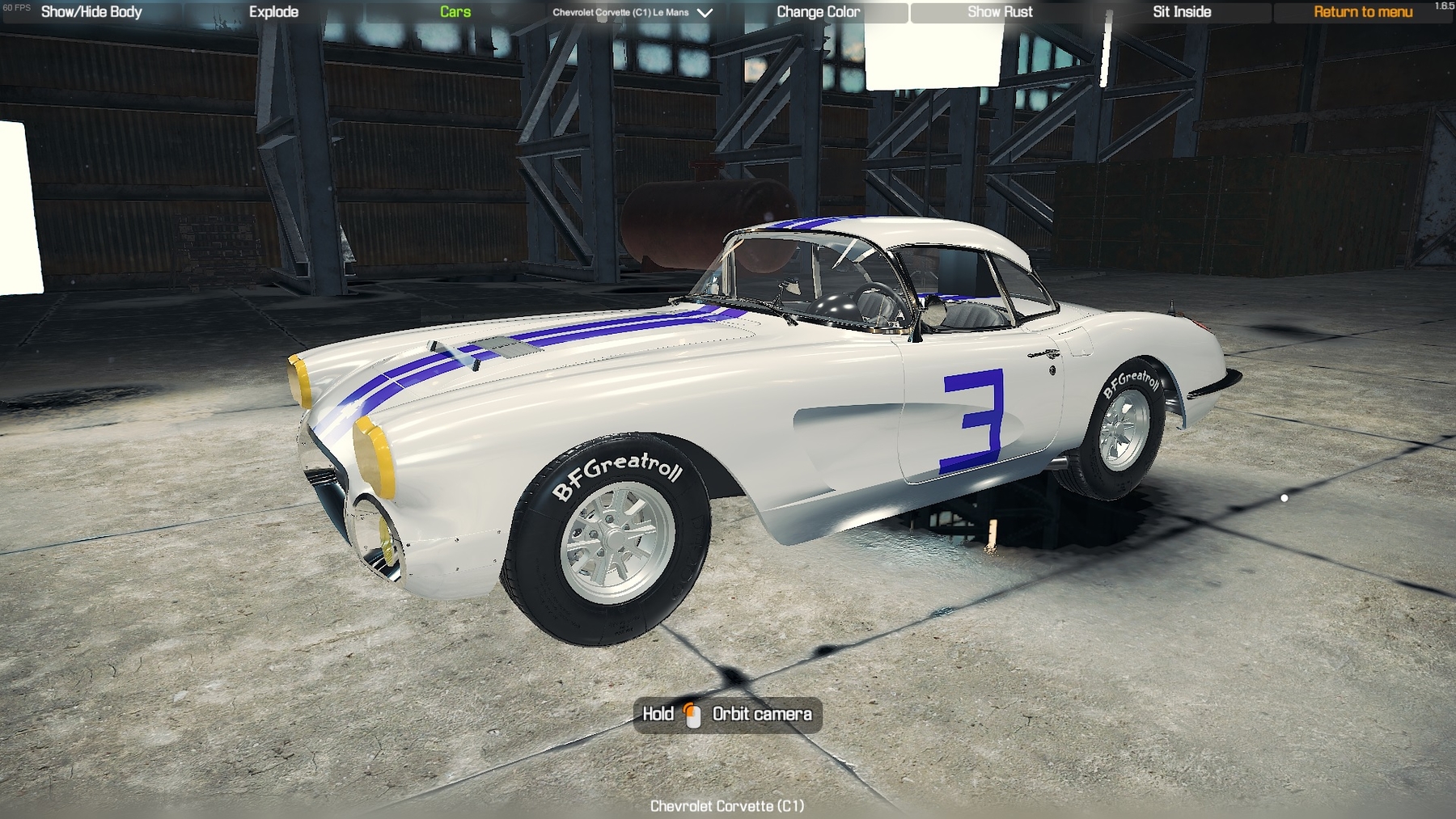Toggle Show Rust on the car
The width and height of the screenshot is (1456, 819).
click(x=1000, y=12)
